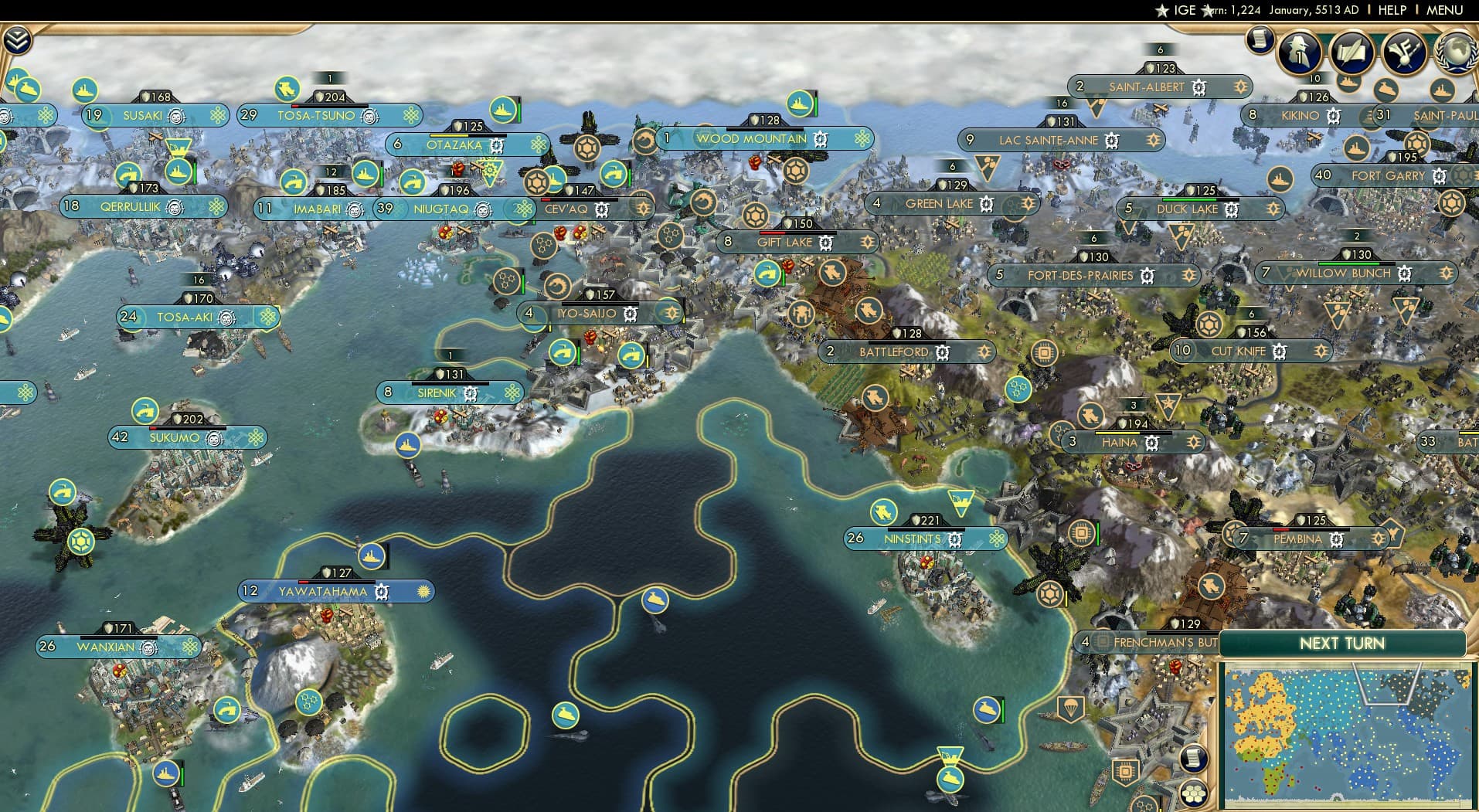Open the IGE editor via the star

pyautogui.click(x=1162, y=11)
